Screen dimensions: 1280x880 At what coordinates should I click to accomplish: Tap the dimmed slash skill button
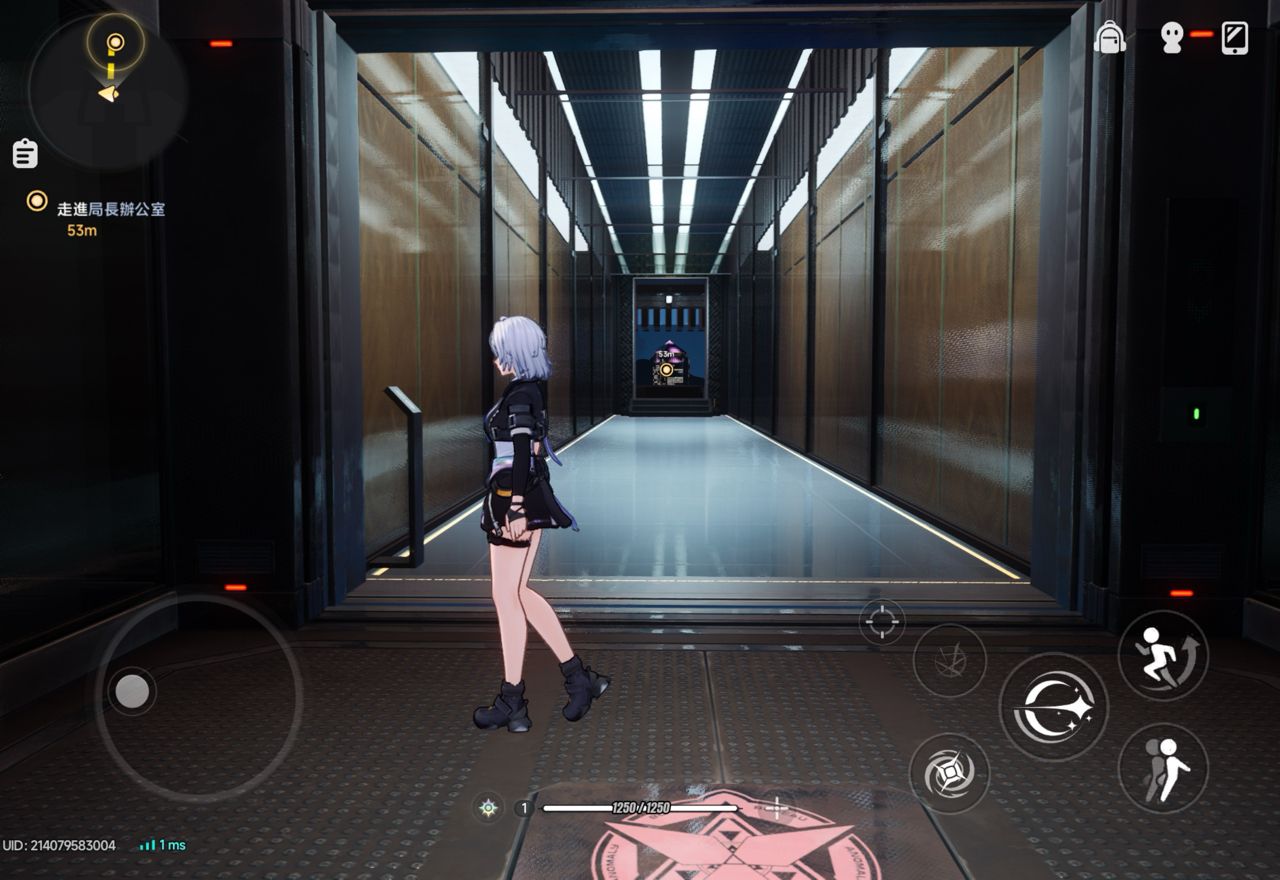click(949, 660)
